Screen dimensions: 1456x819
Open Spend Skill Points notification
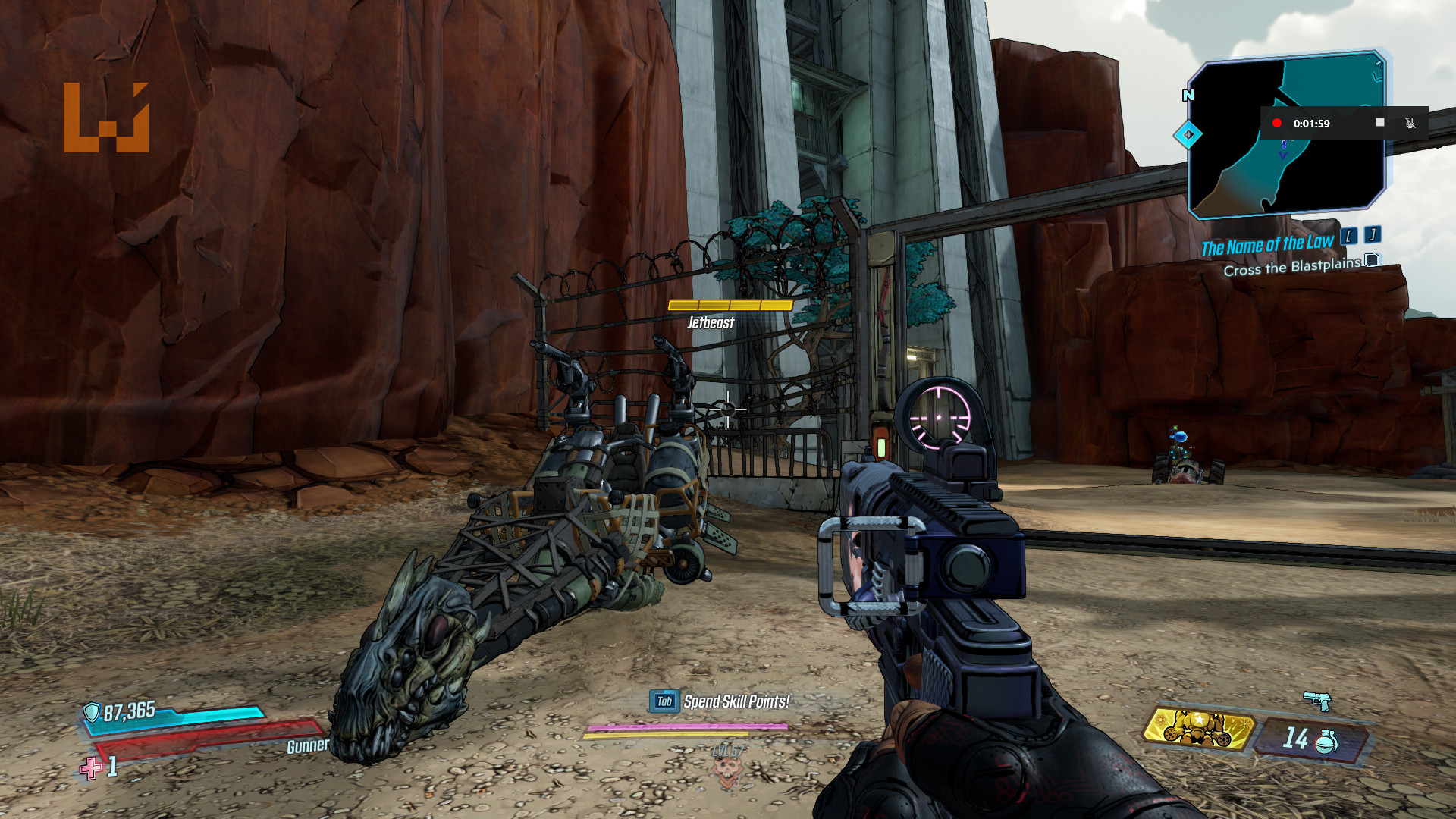coord(720,701)
